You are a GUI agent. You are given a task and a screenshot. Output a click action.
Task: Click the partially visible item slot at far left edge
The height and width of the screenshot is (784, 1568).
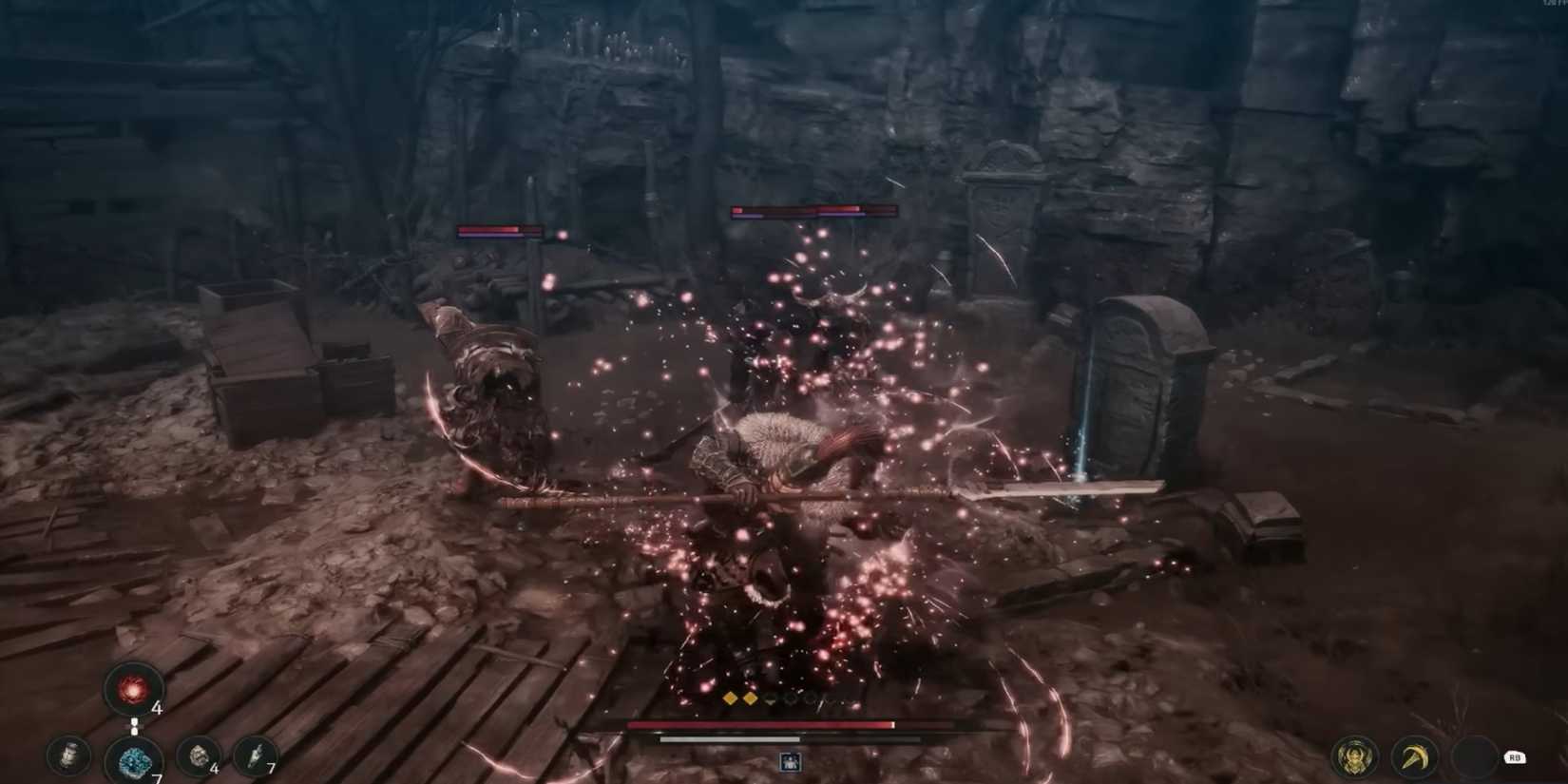(x=68, y=756)
